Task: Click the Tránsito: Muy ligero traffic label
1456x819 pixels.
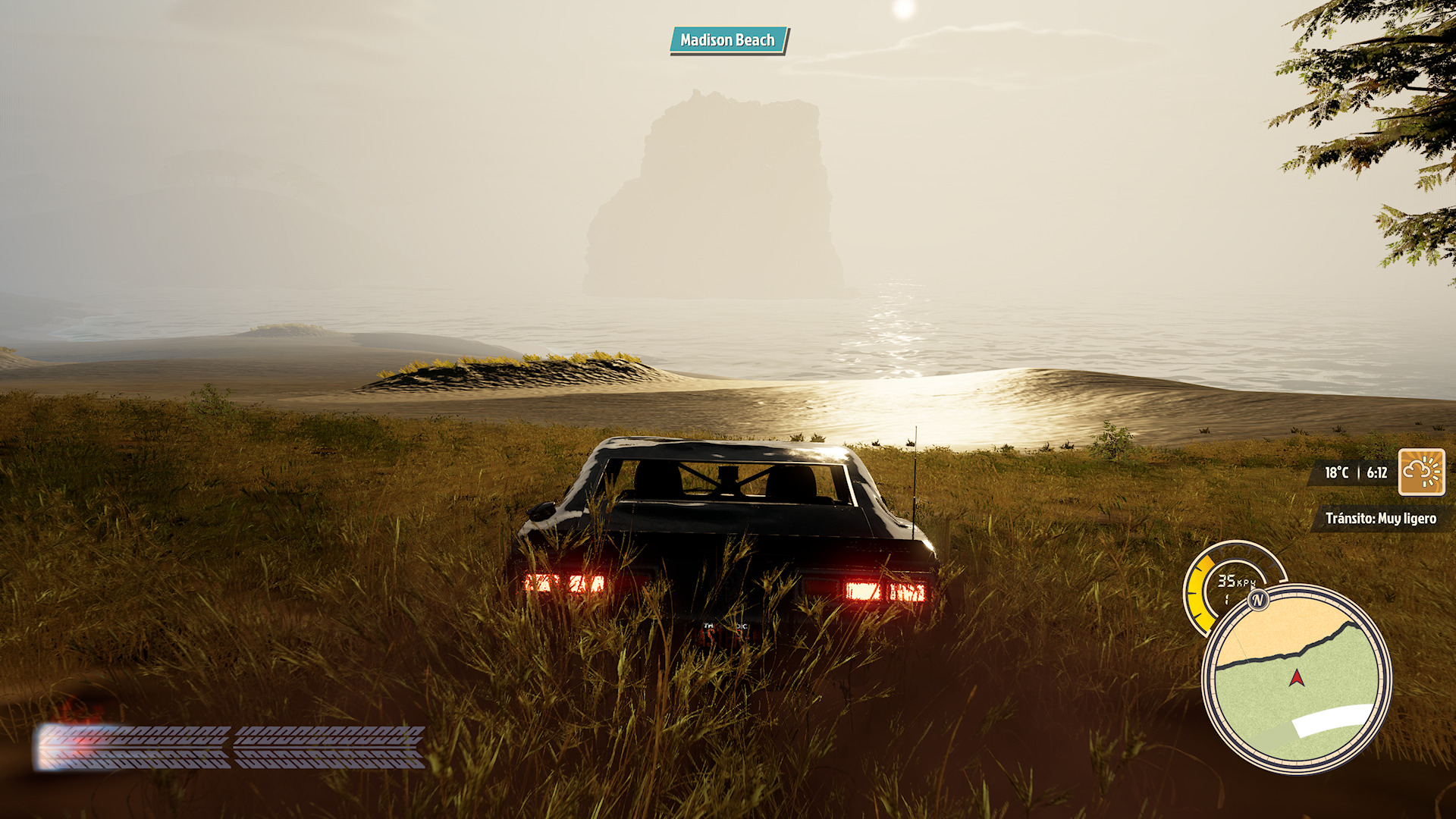Action: click(1380, 519)
